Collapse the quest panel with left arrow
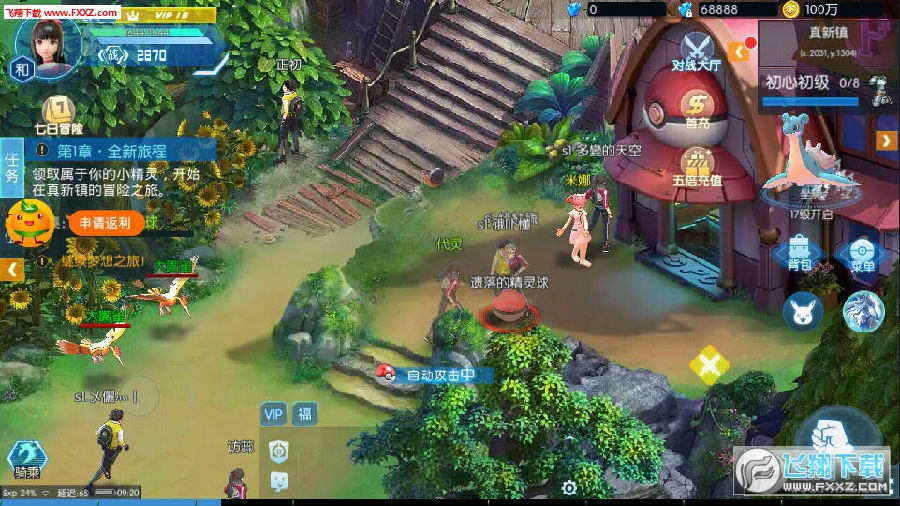 click(12, 270)
